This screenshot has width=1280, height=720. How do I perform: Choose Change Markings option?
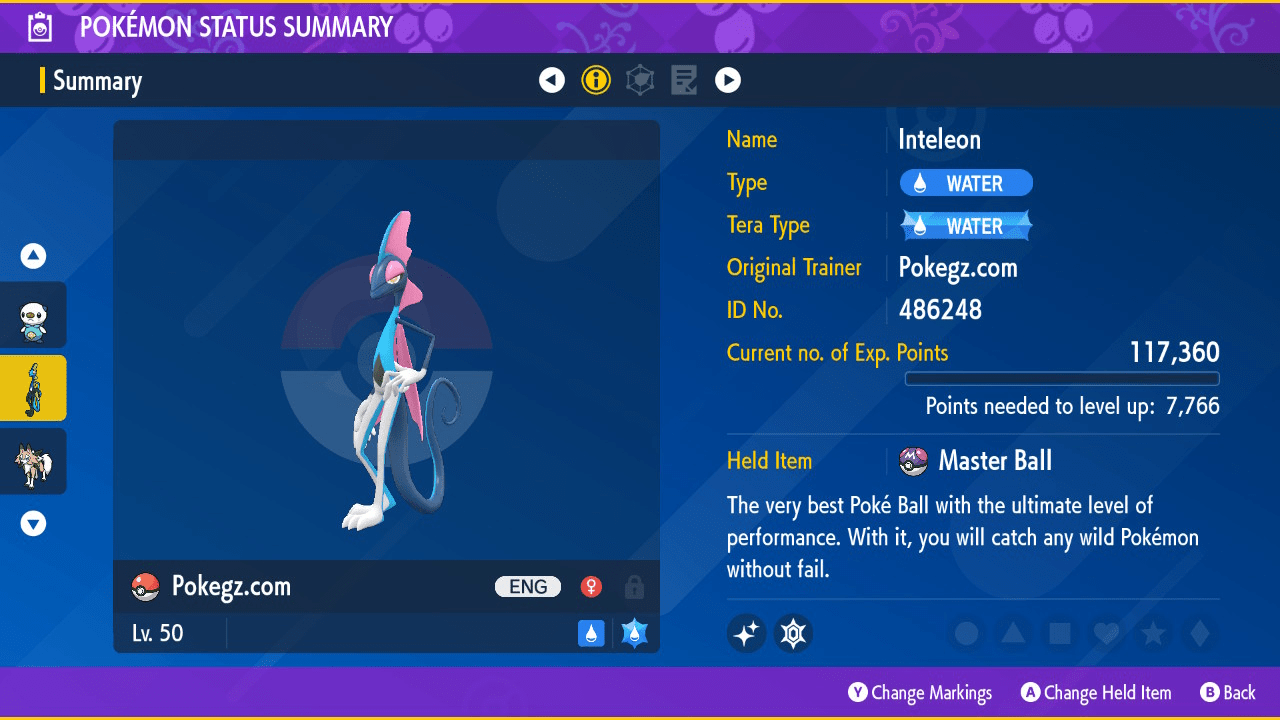pos(920,693)
